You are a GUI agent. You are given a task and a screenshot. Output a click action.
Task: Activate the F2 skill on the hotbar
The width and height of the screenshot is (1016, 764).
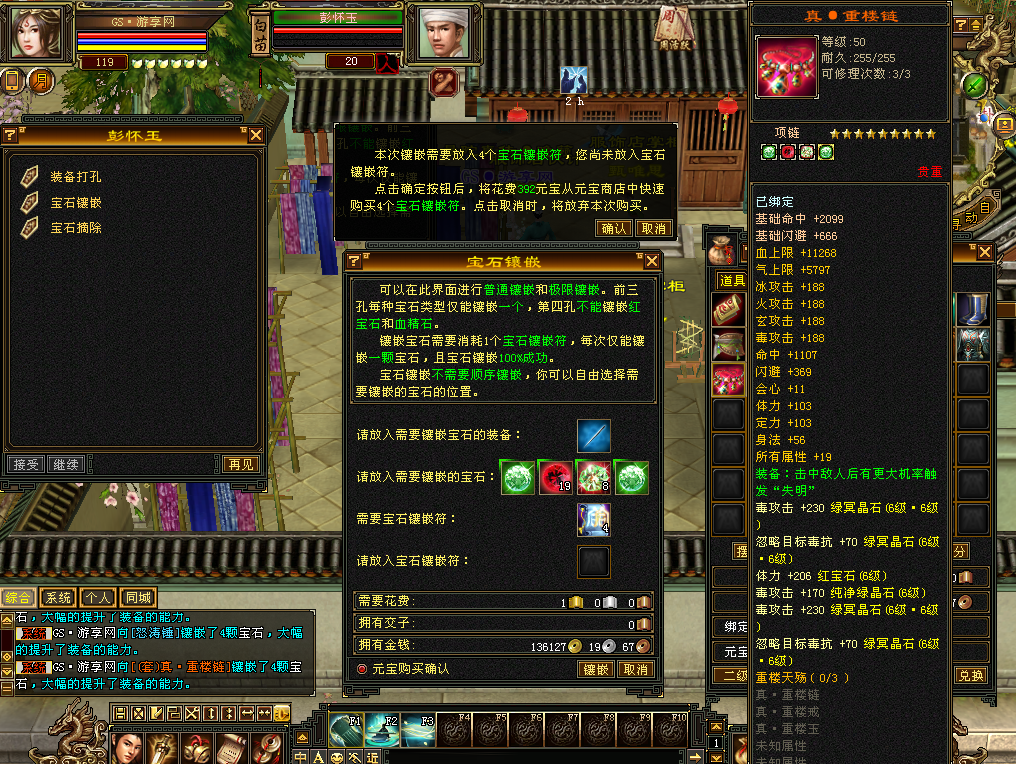(382, 731)
